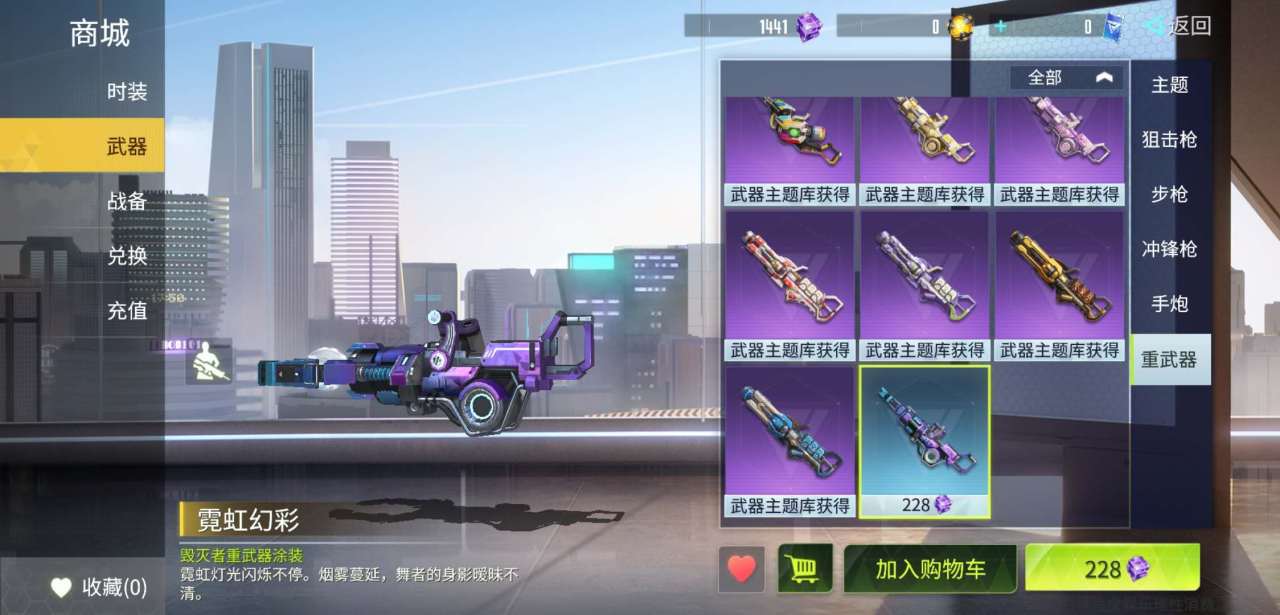Open the 时装 shop category

(x=127, y=92)
